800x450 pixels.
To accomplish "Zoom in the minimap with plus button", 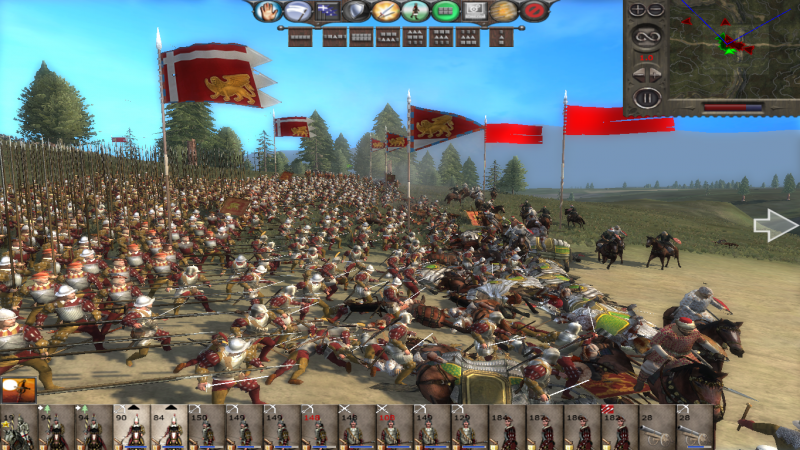I will (637, 10).
